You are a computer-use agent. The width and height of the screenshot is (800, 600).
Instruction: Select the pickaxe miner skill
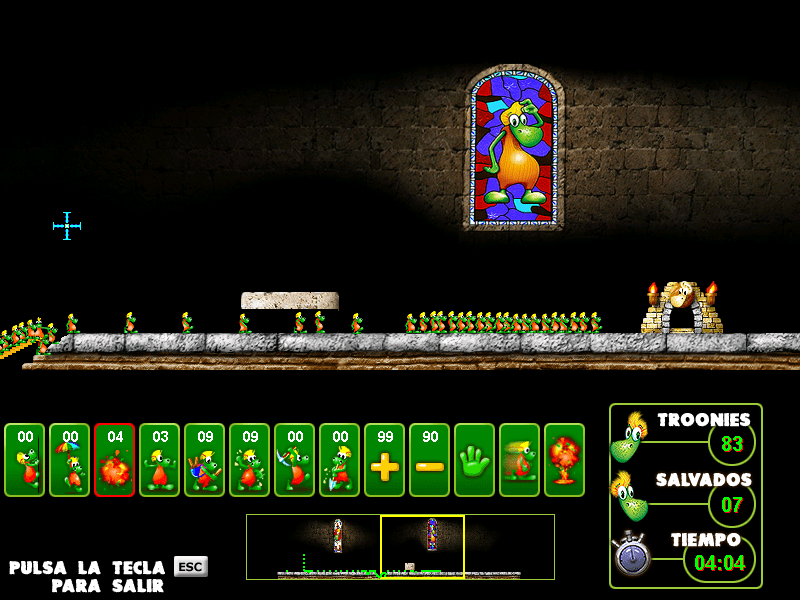(294, 460)
